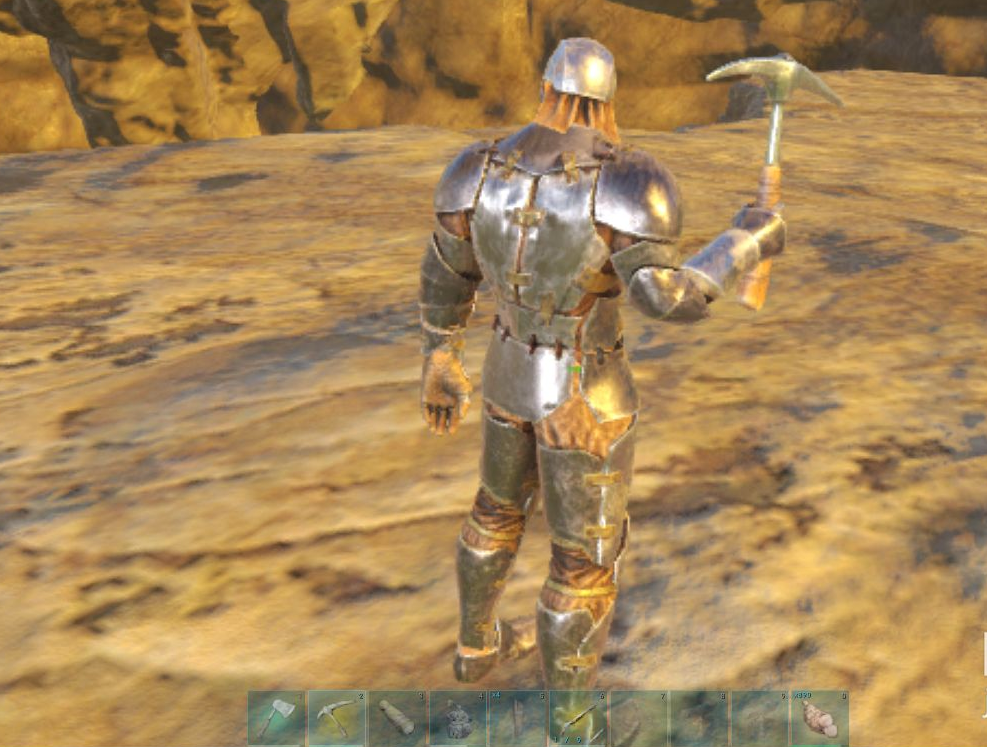The image size is (987, 747).
Task: Choose the pale cylindrical item in slot 3
Action: [x=397, y=718]
